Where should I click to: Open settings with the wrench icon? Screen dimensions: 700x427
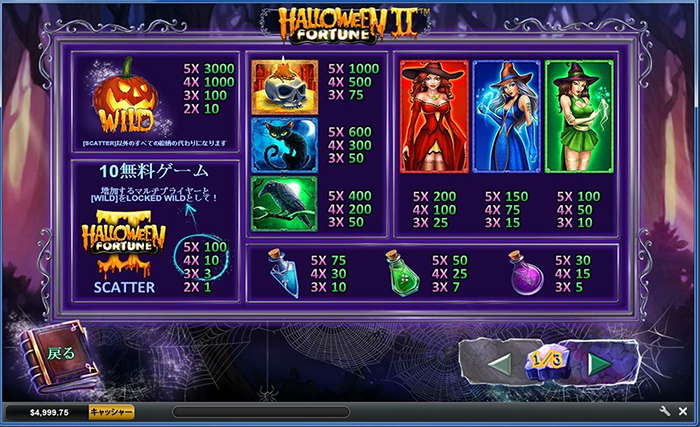tap(665, 411)
